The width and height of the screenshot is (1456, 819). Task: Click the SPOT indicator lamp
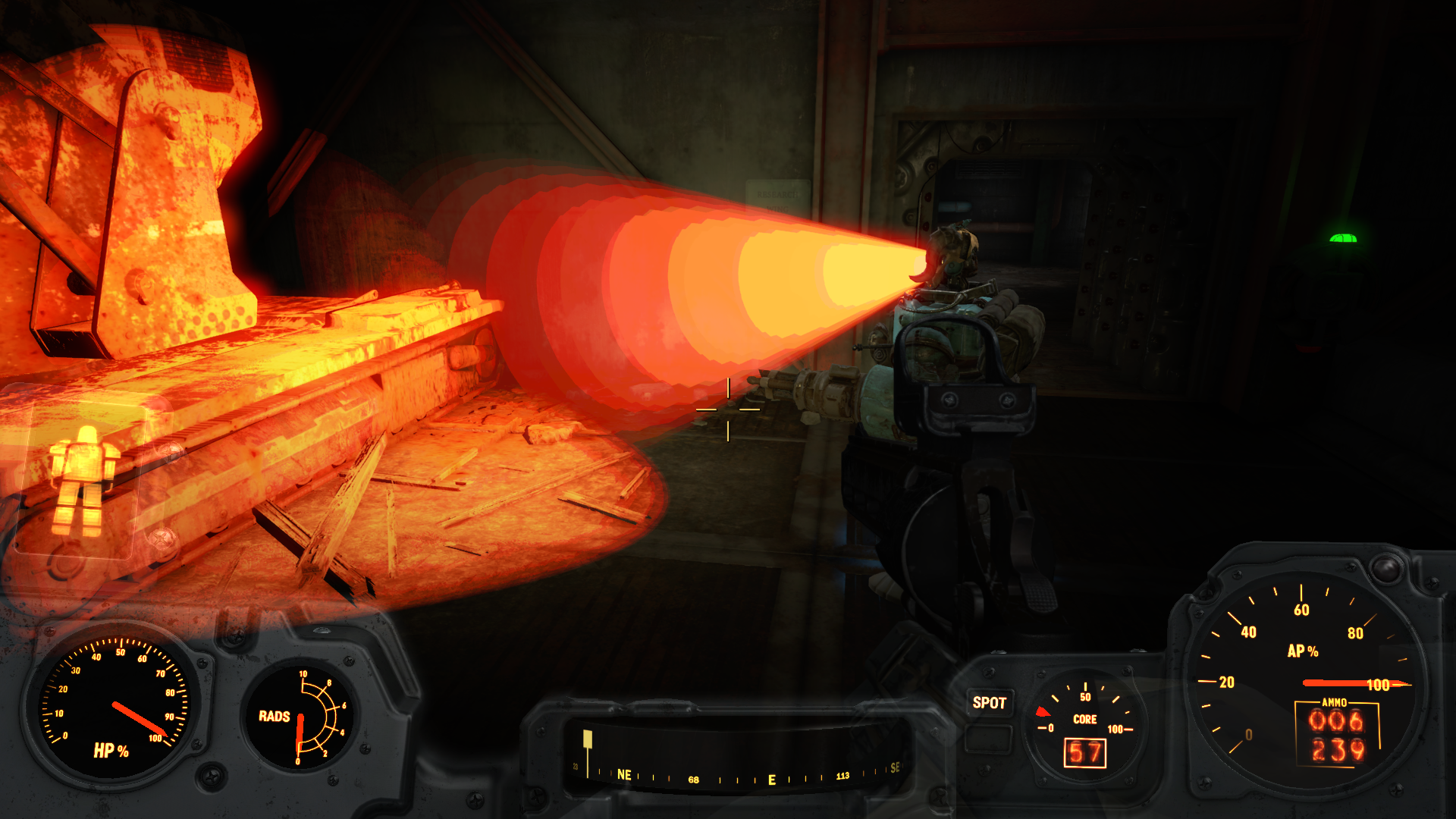pyautogui.click(x=989, y=703)
